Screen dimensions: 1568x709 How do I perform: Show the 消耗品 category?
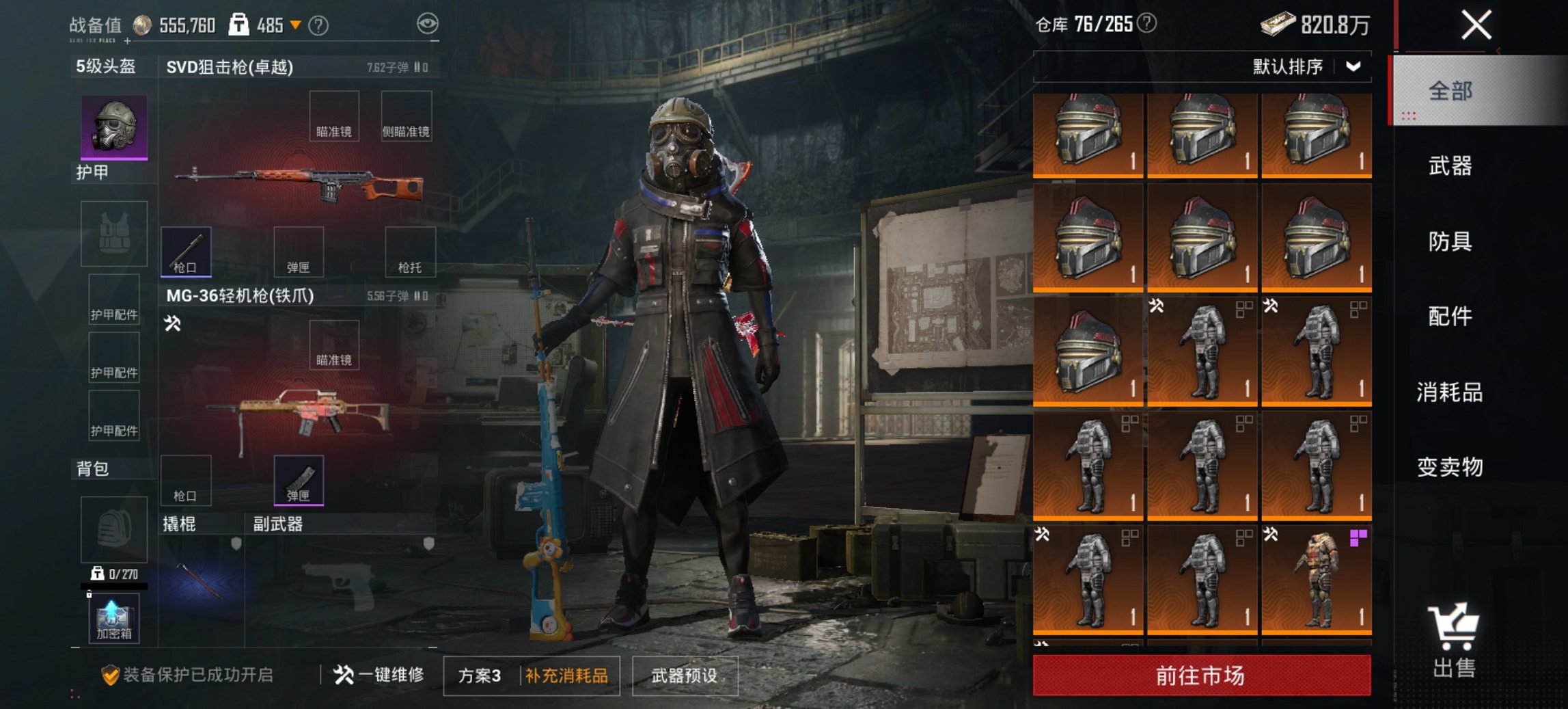1449,392
